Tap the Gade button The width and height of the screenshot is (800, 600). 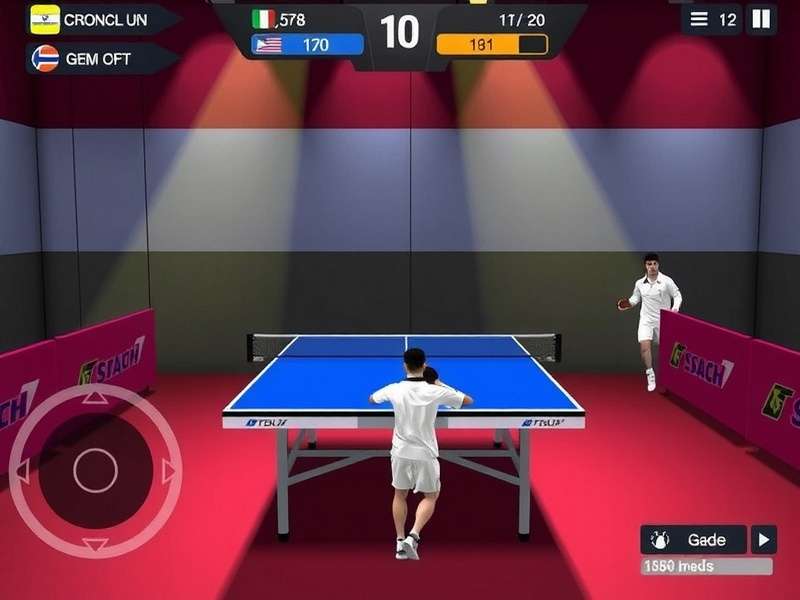[694, 540]
